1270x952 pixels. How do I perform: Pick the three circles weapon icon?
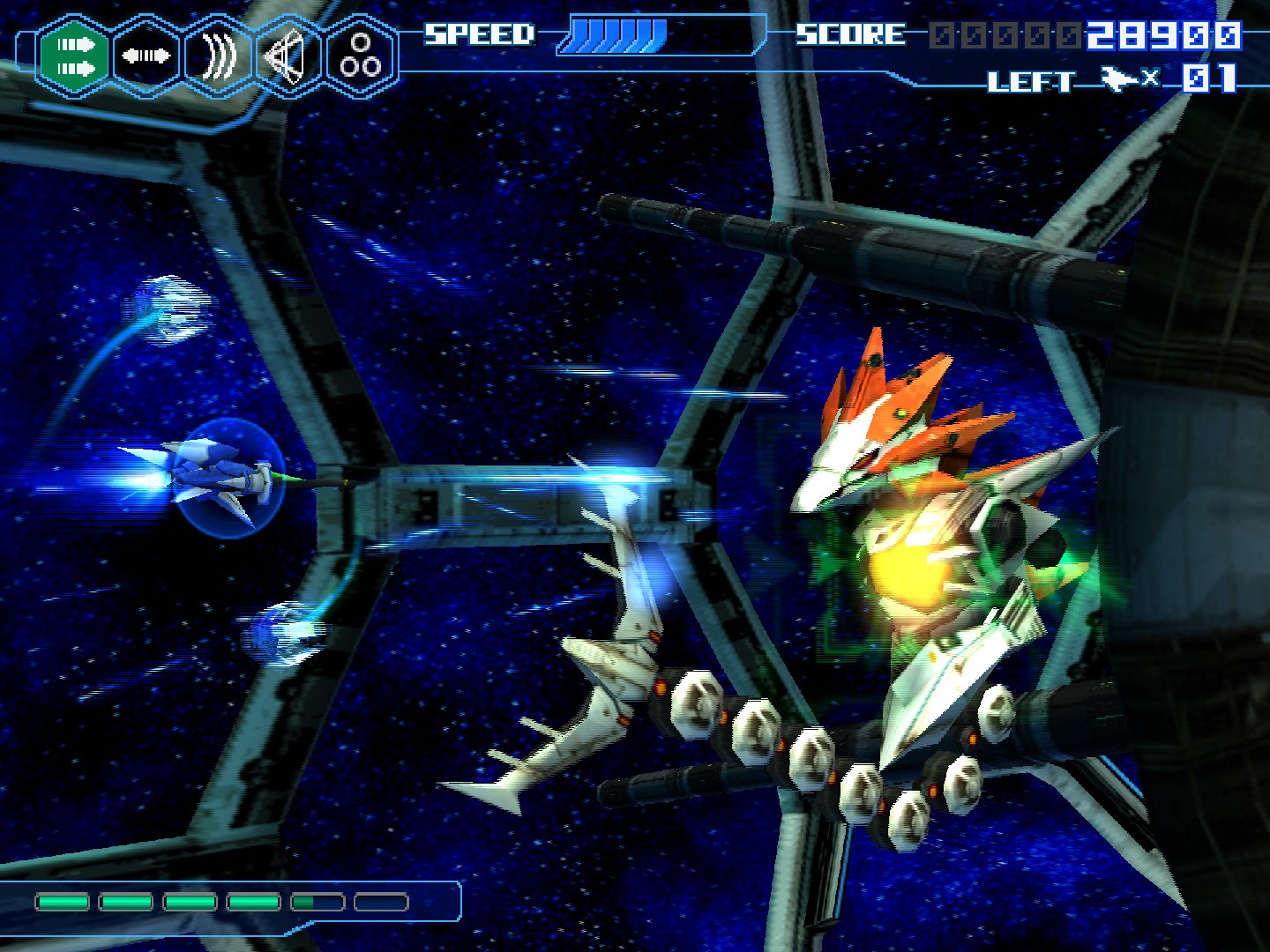click(x=361, y=56)
